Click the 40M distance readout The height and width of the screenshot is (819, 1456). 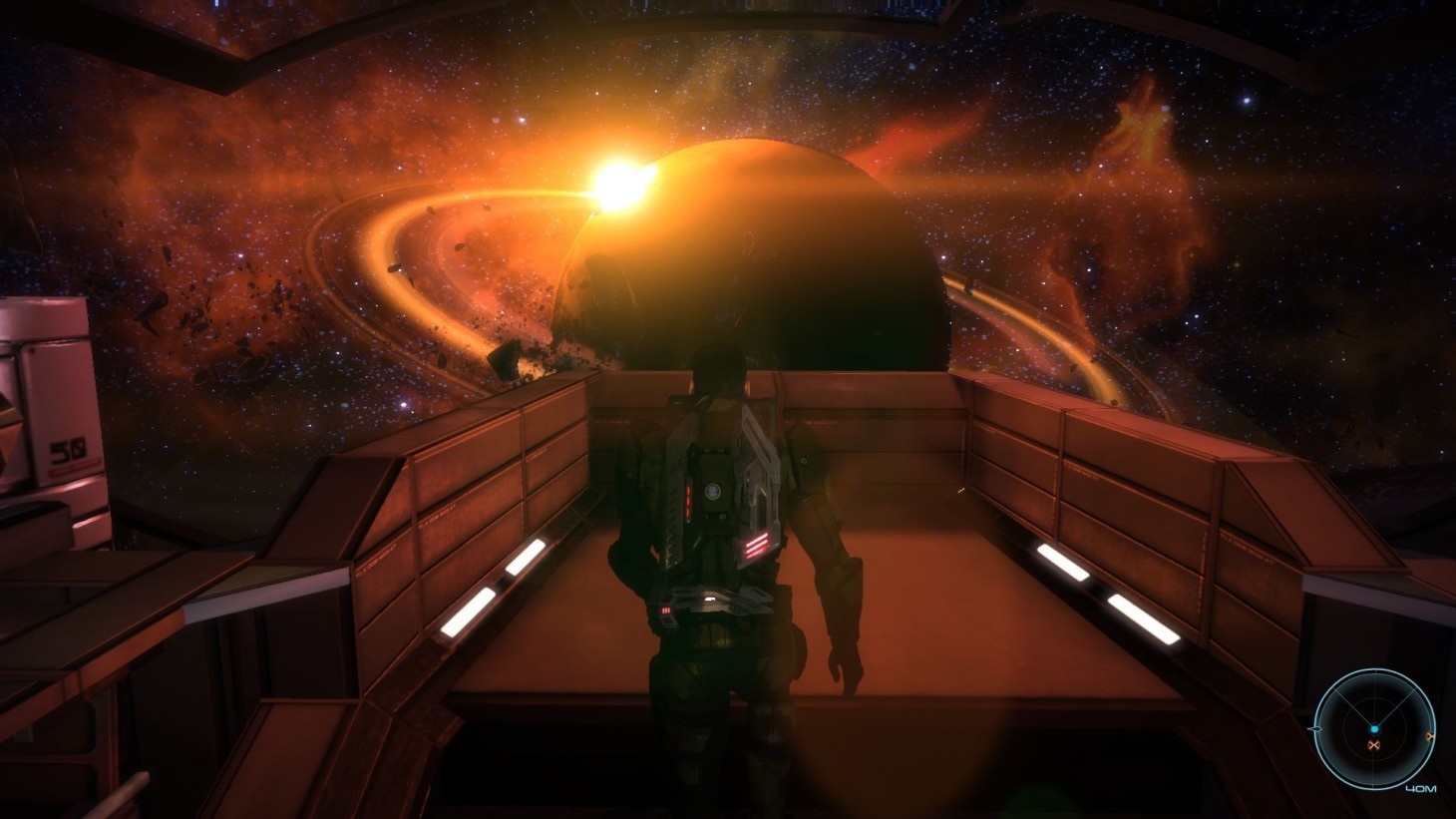[x=1421, y=788]
